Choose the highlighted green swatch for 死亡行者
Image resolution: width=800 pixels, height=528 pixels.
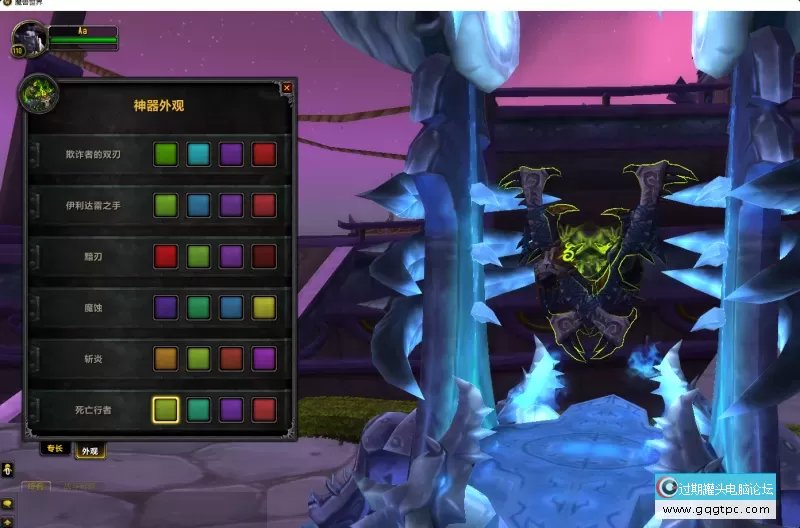(x=166, y=409)
